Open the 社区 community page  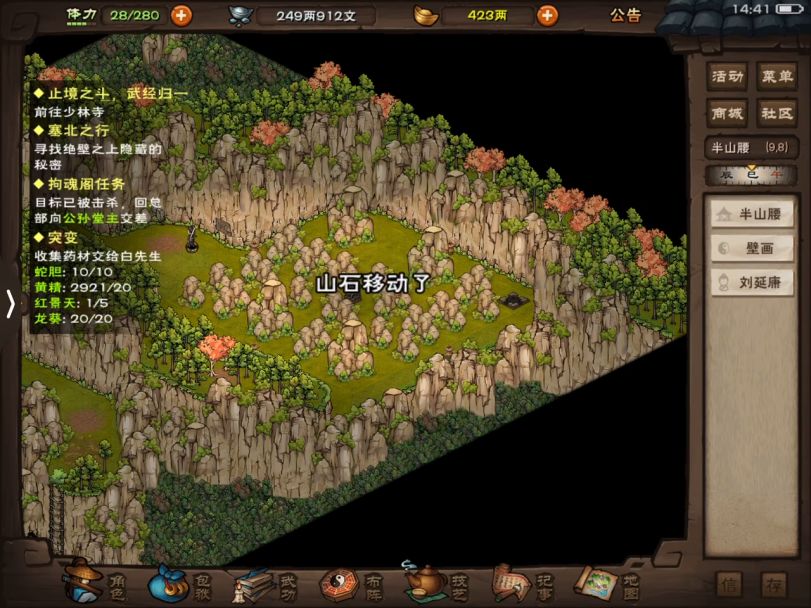[776, 113]
